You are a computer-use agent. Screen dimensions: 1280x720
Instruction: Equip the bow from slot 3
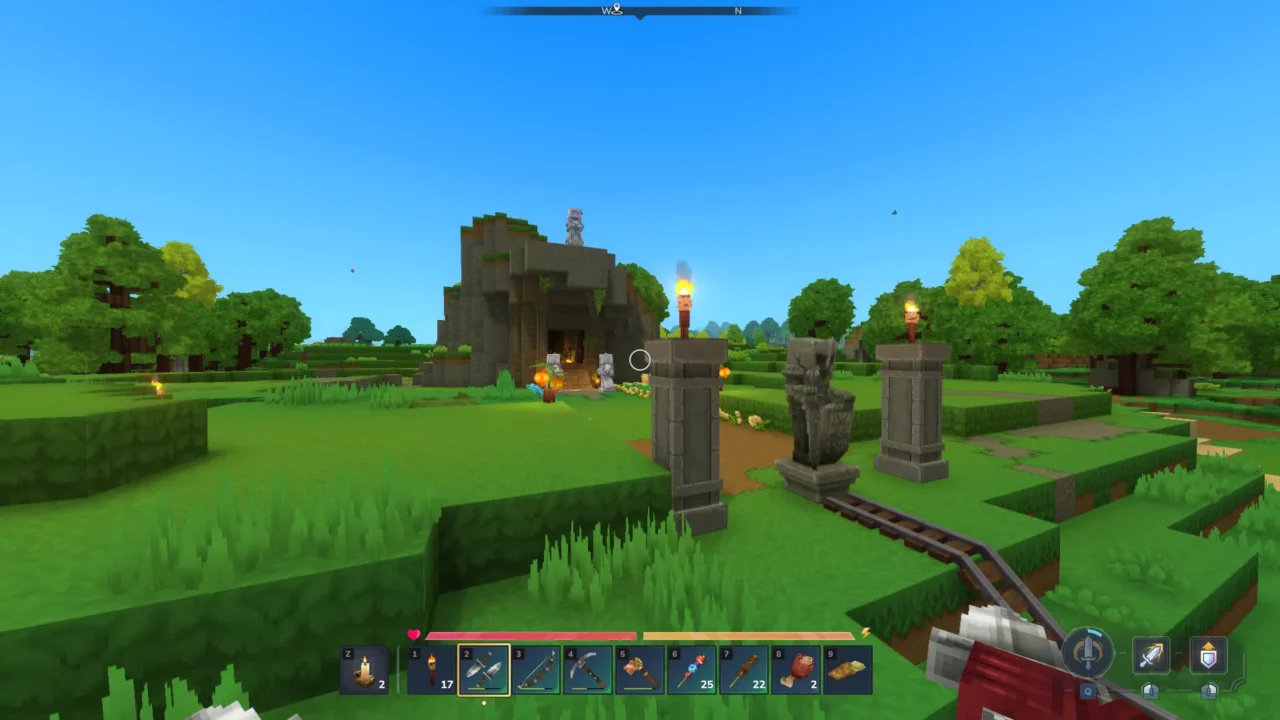tap(536, 669)
